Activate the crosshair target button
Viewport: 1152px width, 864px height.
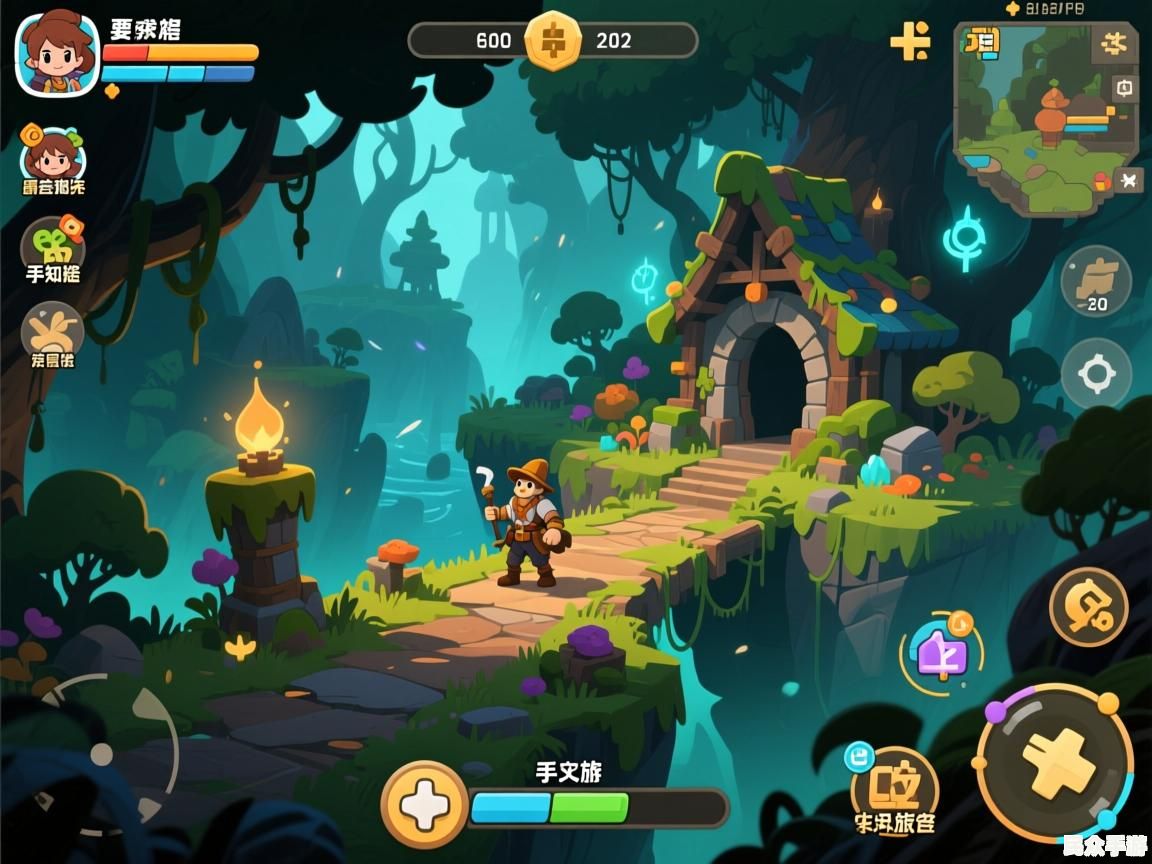tap(1096, 374)
